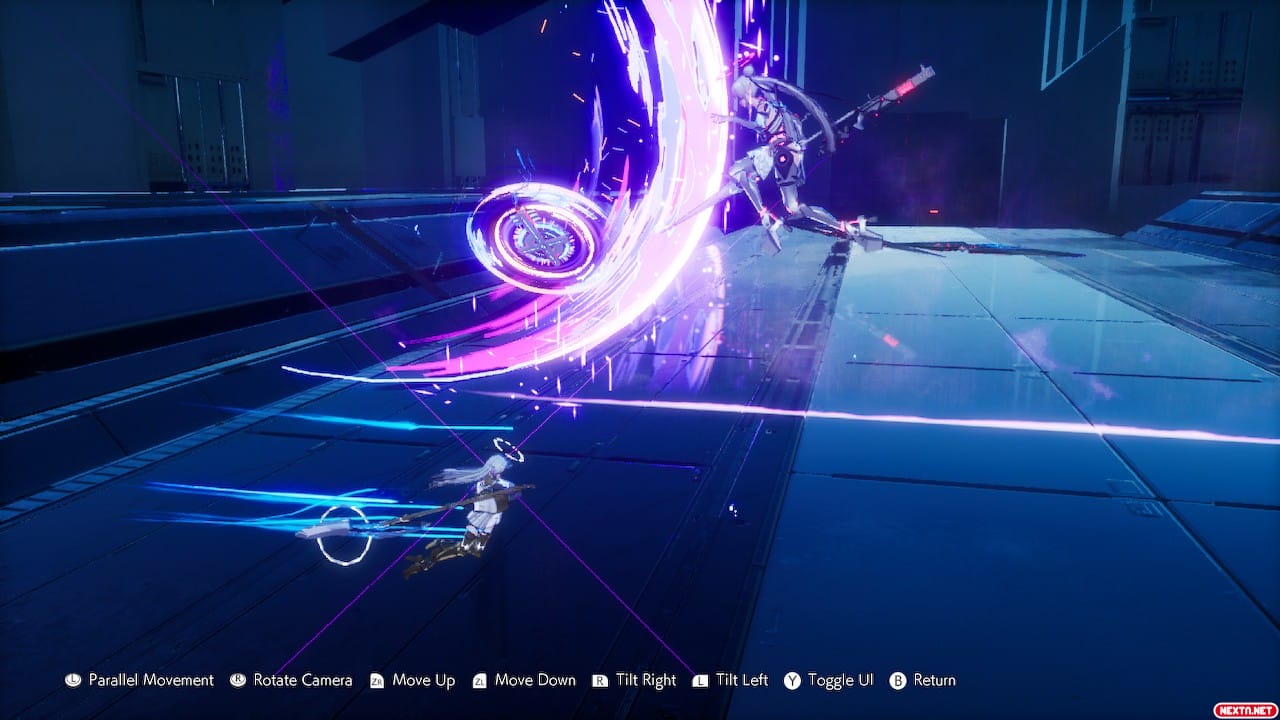
Task: Click the Rotate Camera right-stick icon
Action: pos(238,680)
